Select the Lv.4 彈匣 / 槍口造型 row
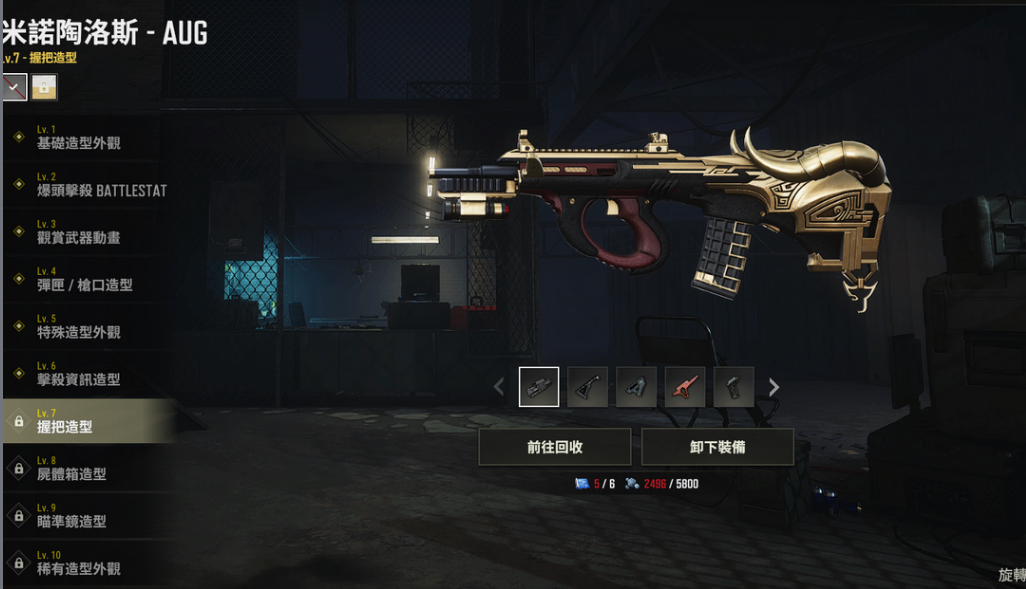1026x589 pixels. point(85,279)
